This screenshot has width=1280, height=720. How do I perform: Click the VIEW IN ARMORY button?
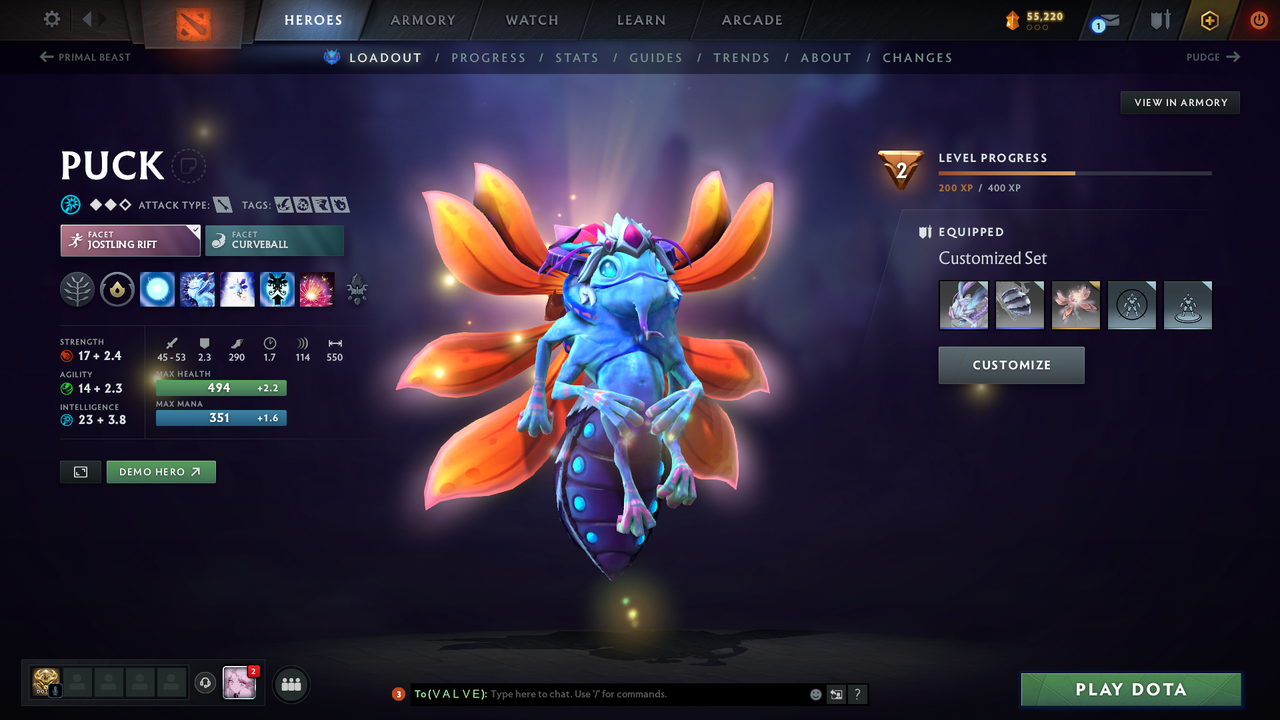[1179, 102]
